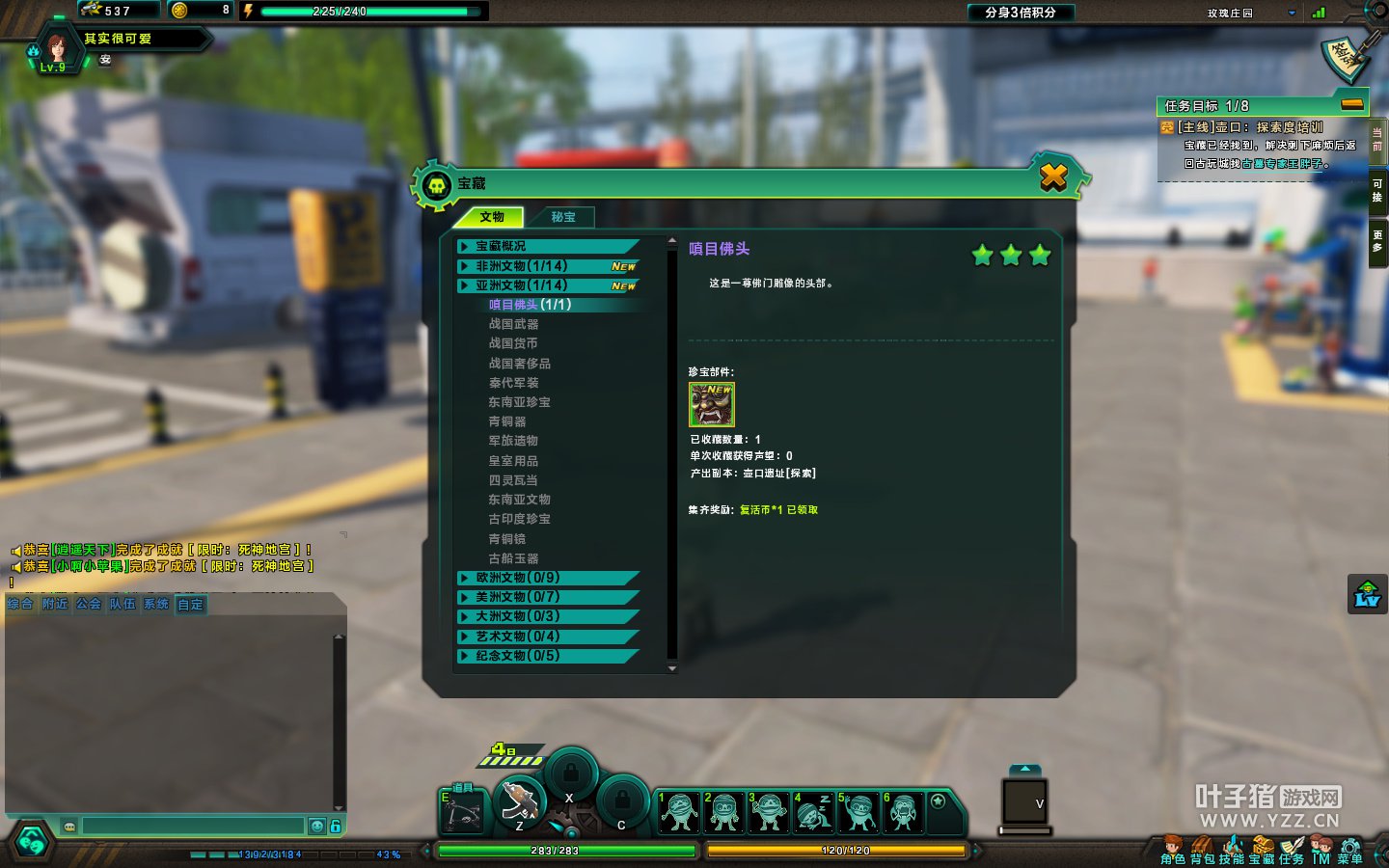This screenshot has height=868, width=1389.
Task: Switch chat to the 附近 channel
Action: tap(55, 605)
